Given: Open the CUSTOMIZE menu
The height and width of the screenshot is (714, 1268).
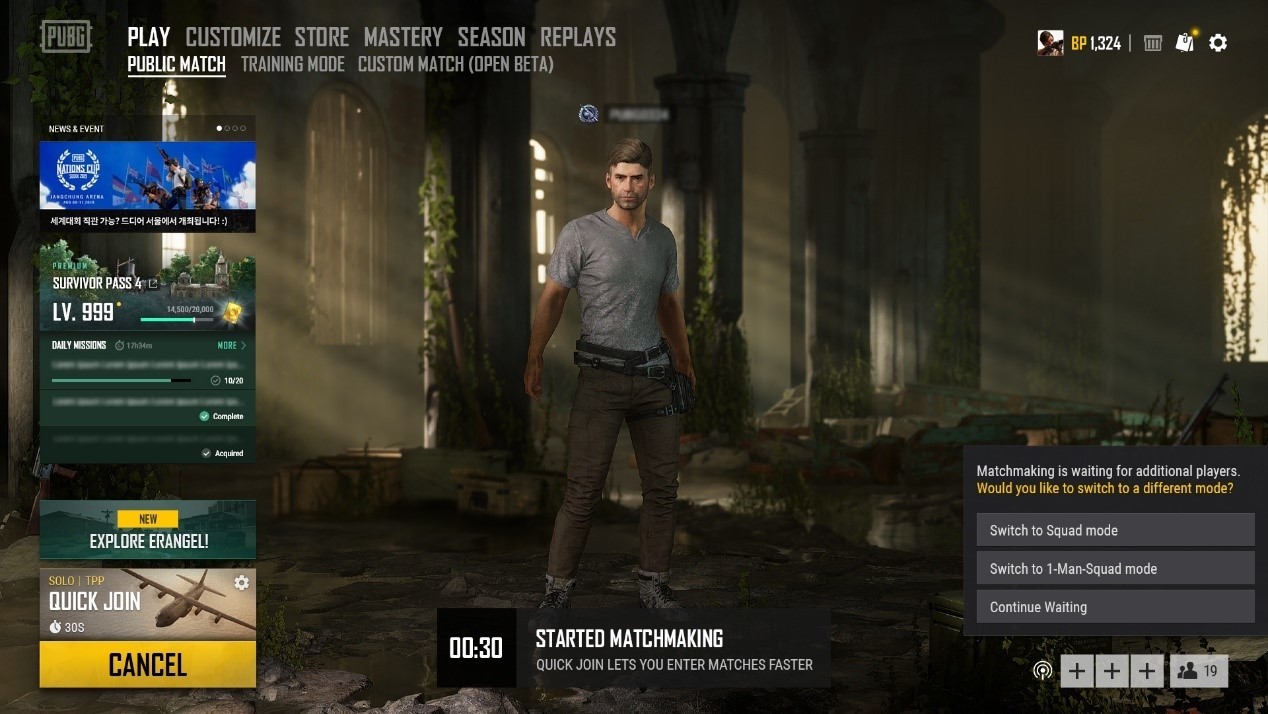Looking at the screenshot, I should tap(233, 38).
